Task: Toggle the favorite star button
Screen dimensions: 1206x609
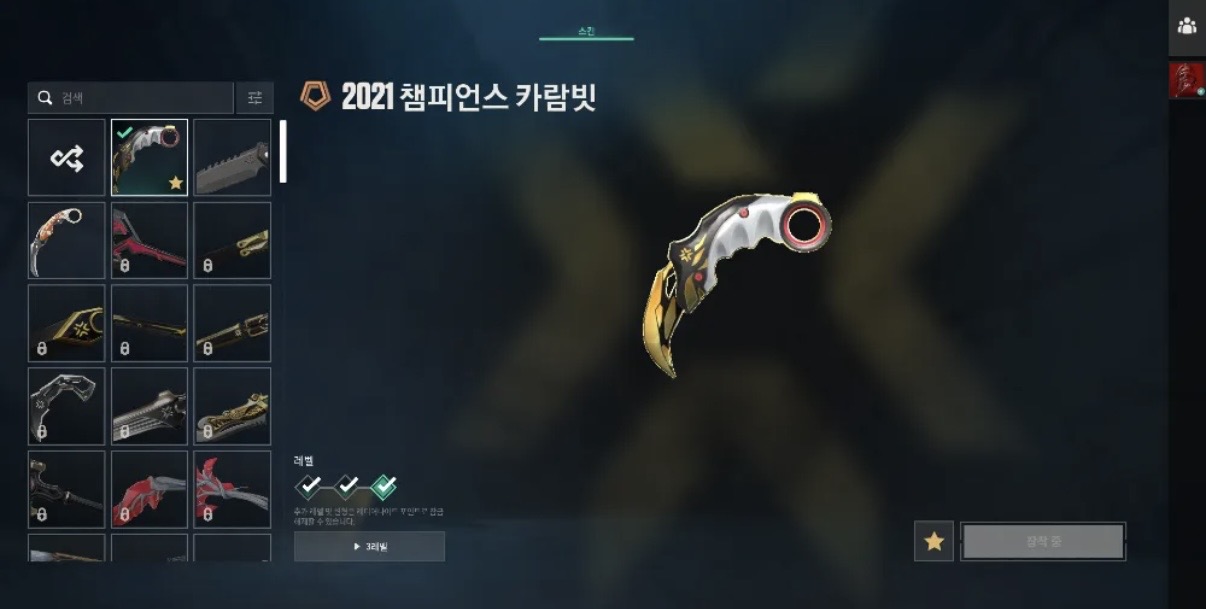Action: point(934,541)
